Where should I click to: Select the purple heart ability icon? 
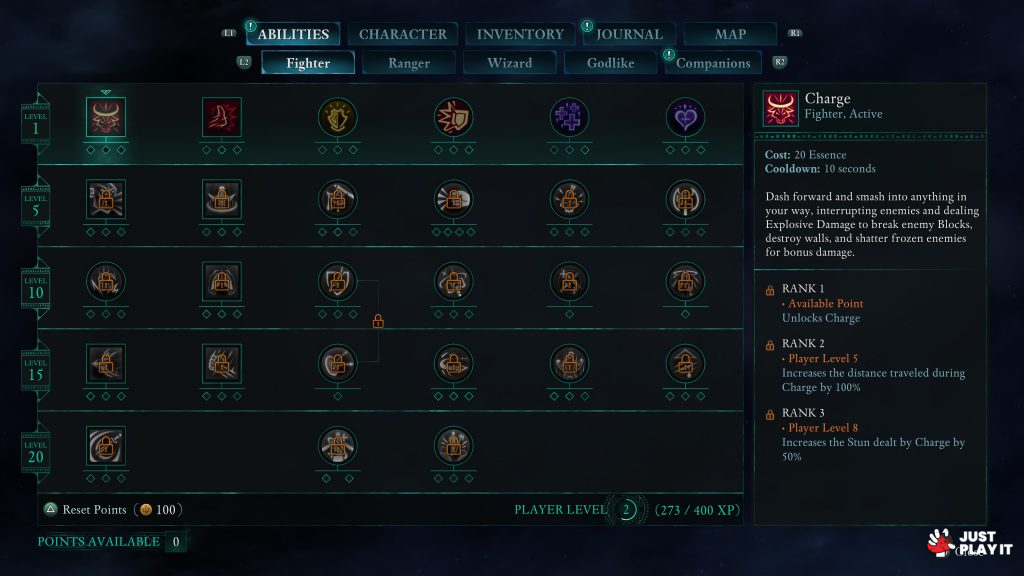tap(686, 117)
